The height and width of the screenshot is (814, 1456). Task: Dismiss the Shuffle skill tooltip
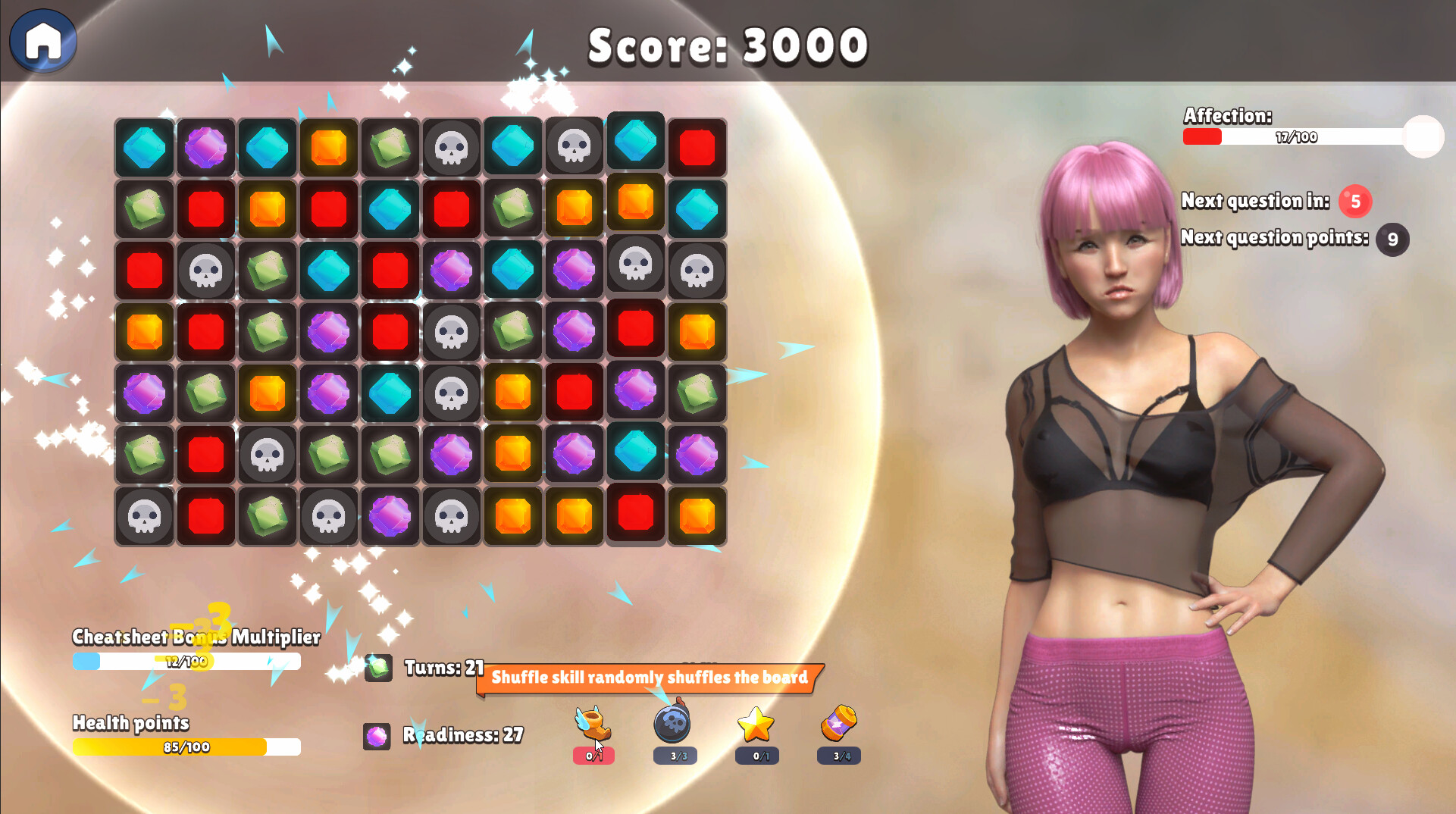click(x=648, y=678)
